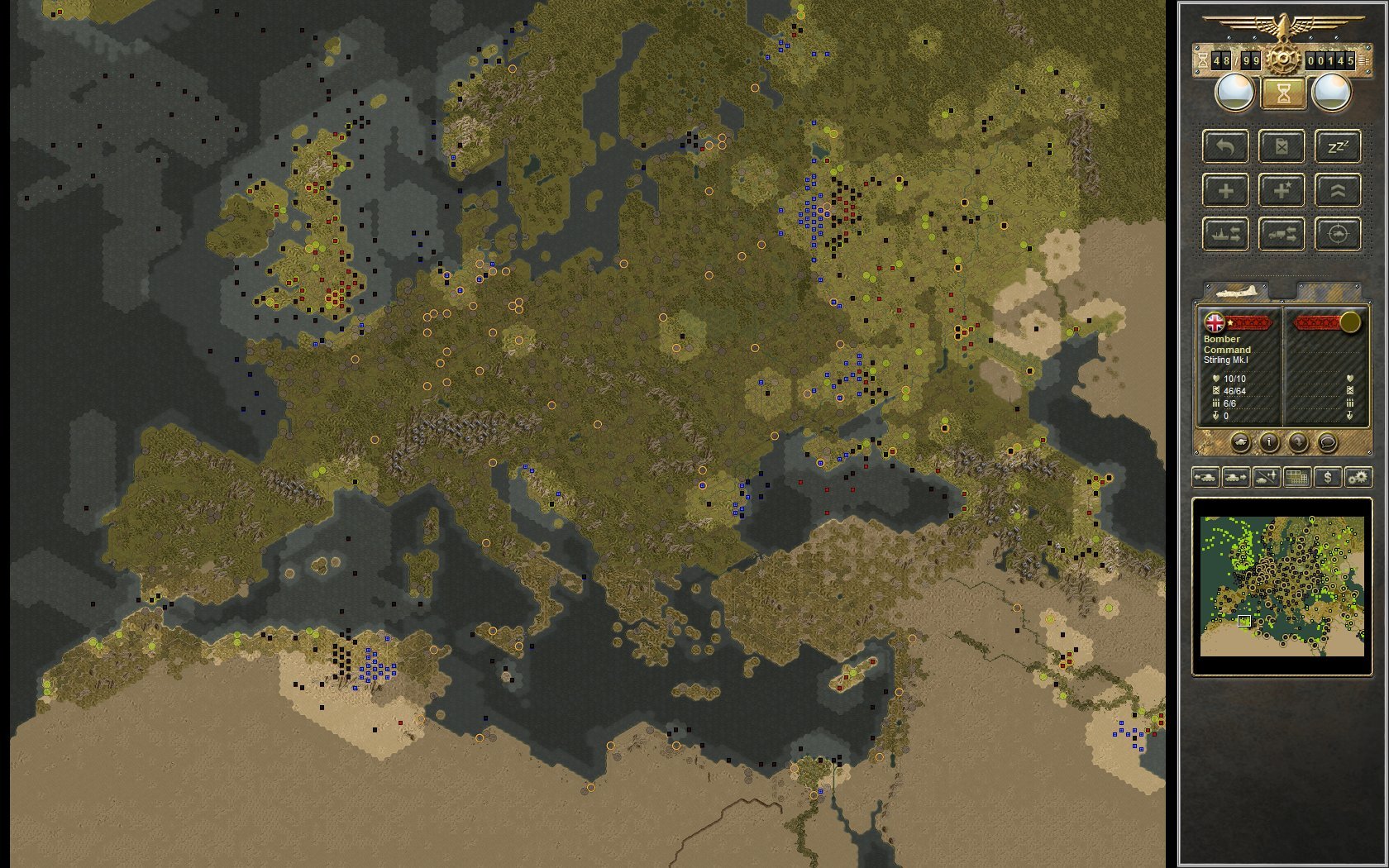Toggle between air and ground units
1389x868 pixels.
[x=1266, y=477]
